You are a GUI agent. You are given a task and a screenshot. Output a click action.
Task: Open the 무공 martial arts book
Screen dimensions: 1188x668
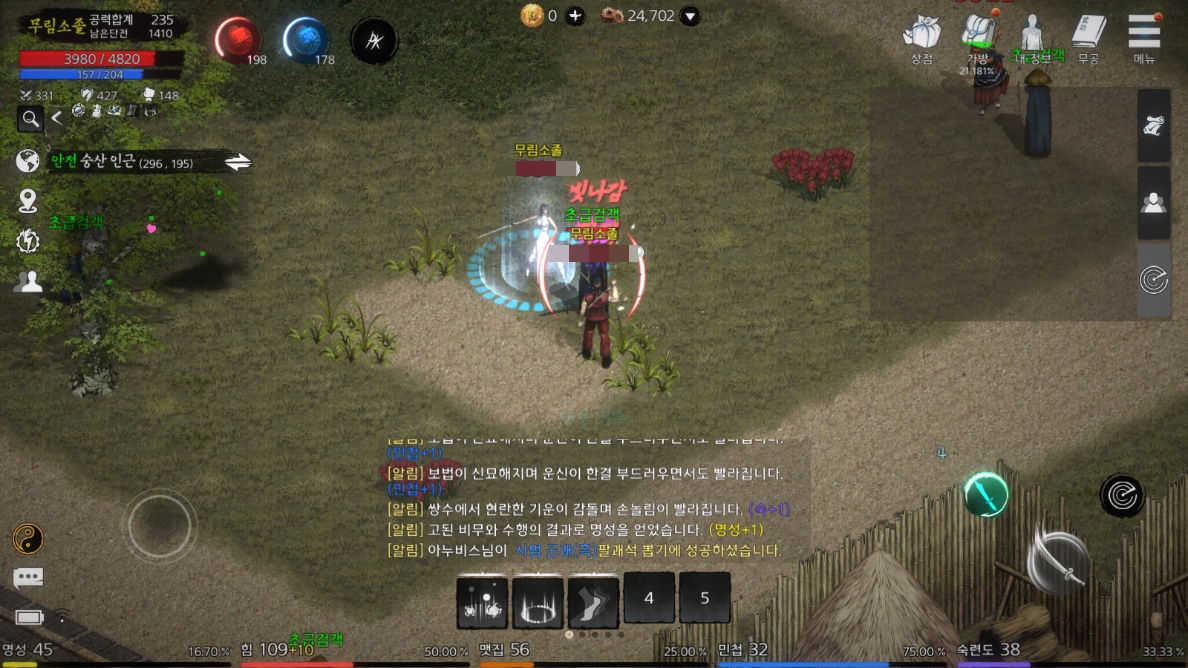tap(1088, 34)
